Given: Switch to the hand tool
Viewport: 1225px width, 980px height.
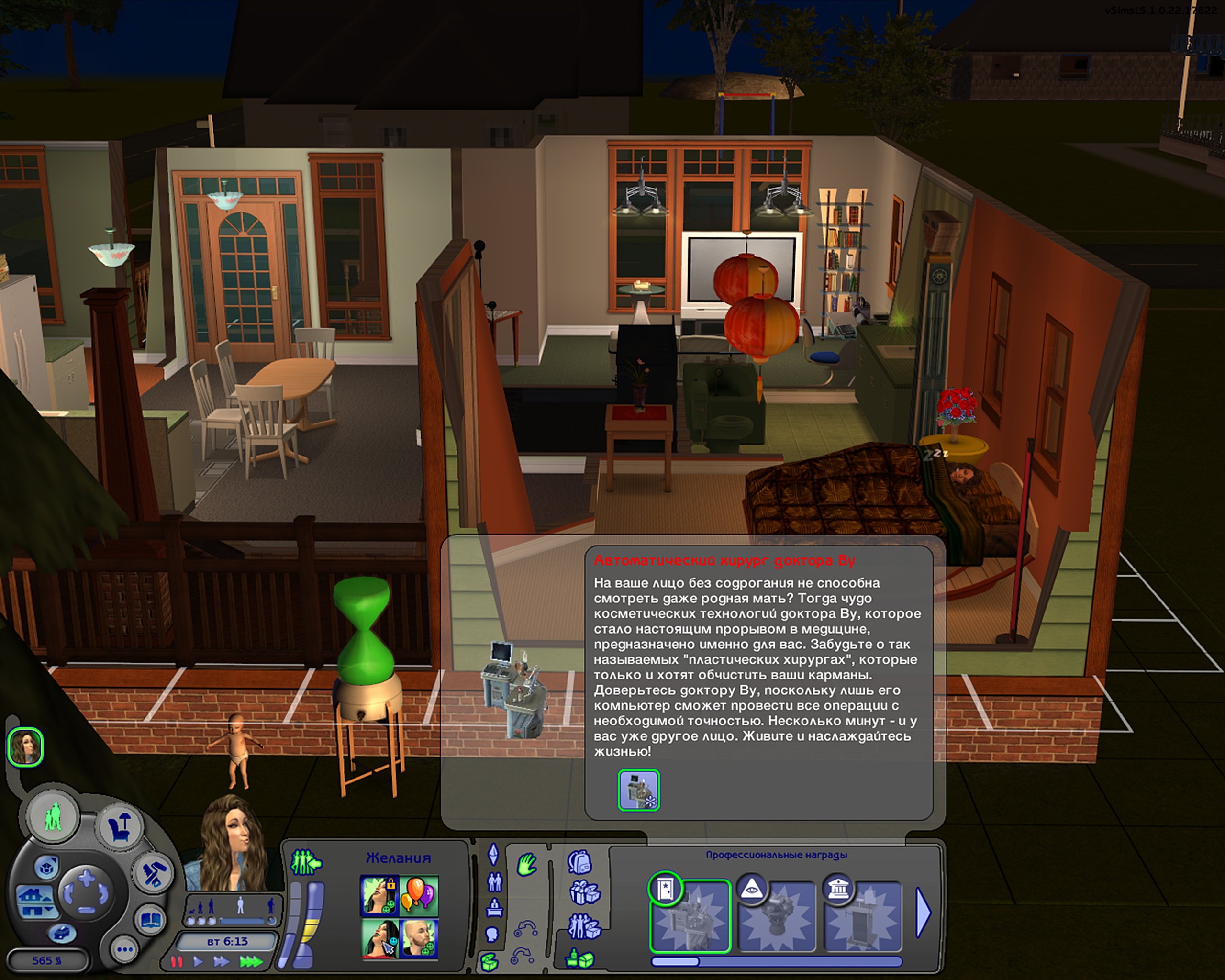Looking at the screenshot, I should coord(527,866).
